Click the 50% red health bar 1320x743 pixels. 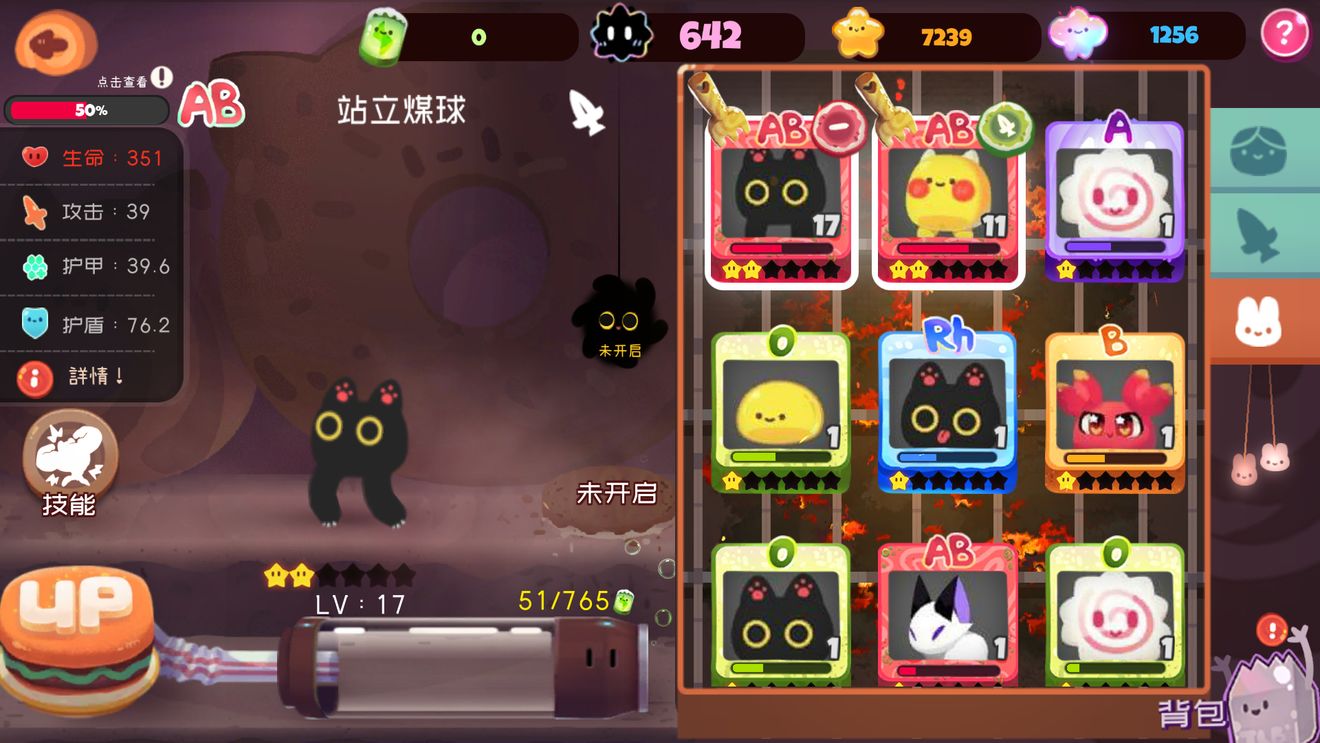(85, 110)
